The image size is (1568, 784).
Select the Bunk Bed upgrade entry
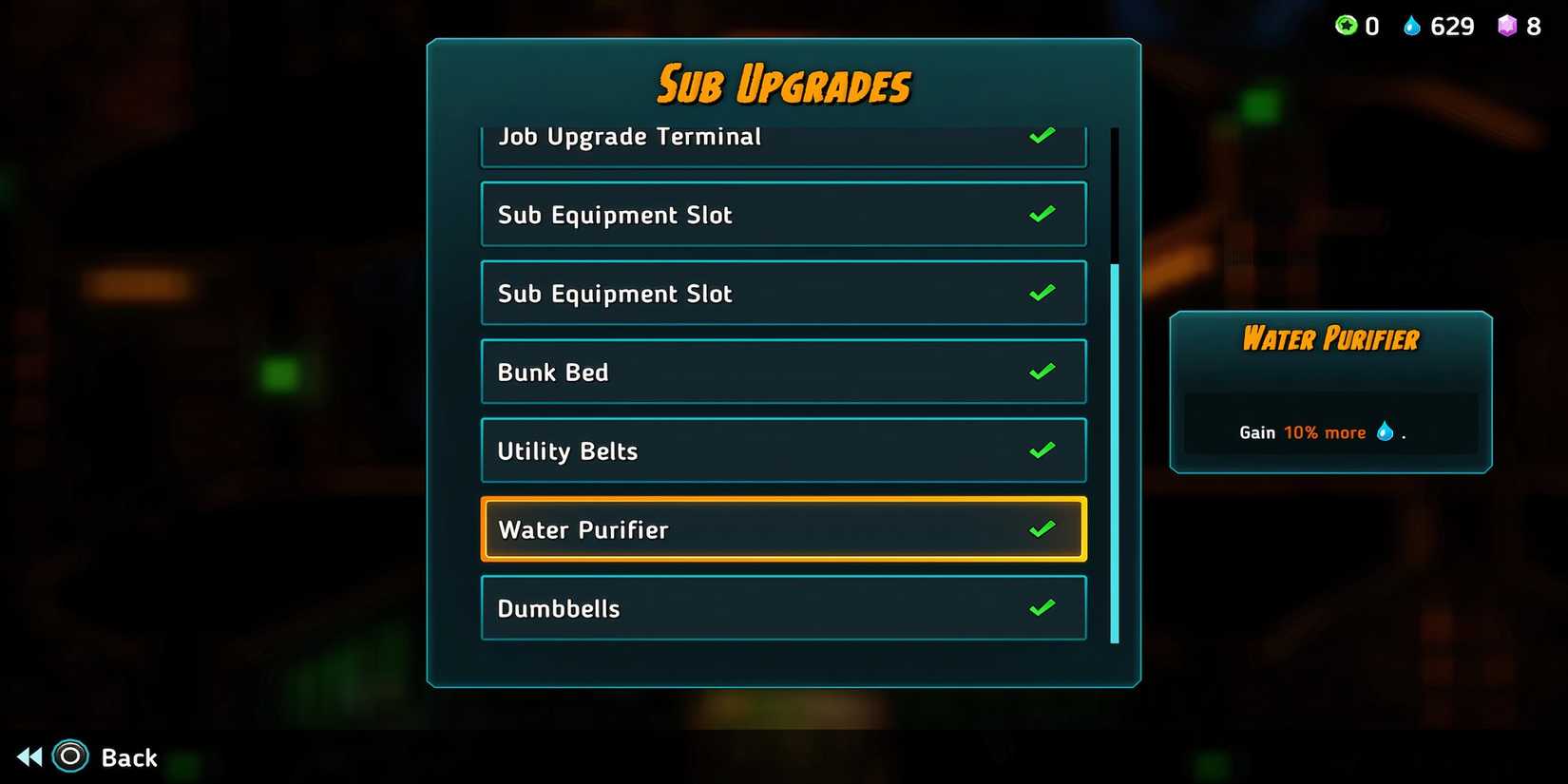point(783,371)
